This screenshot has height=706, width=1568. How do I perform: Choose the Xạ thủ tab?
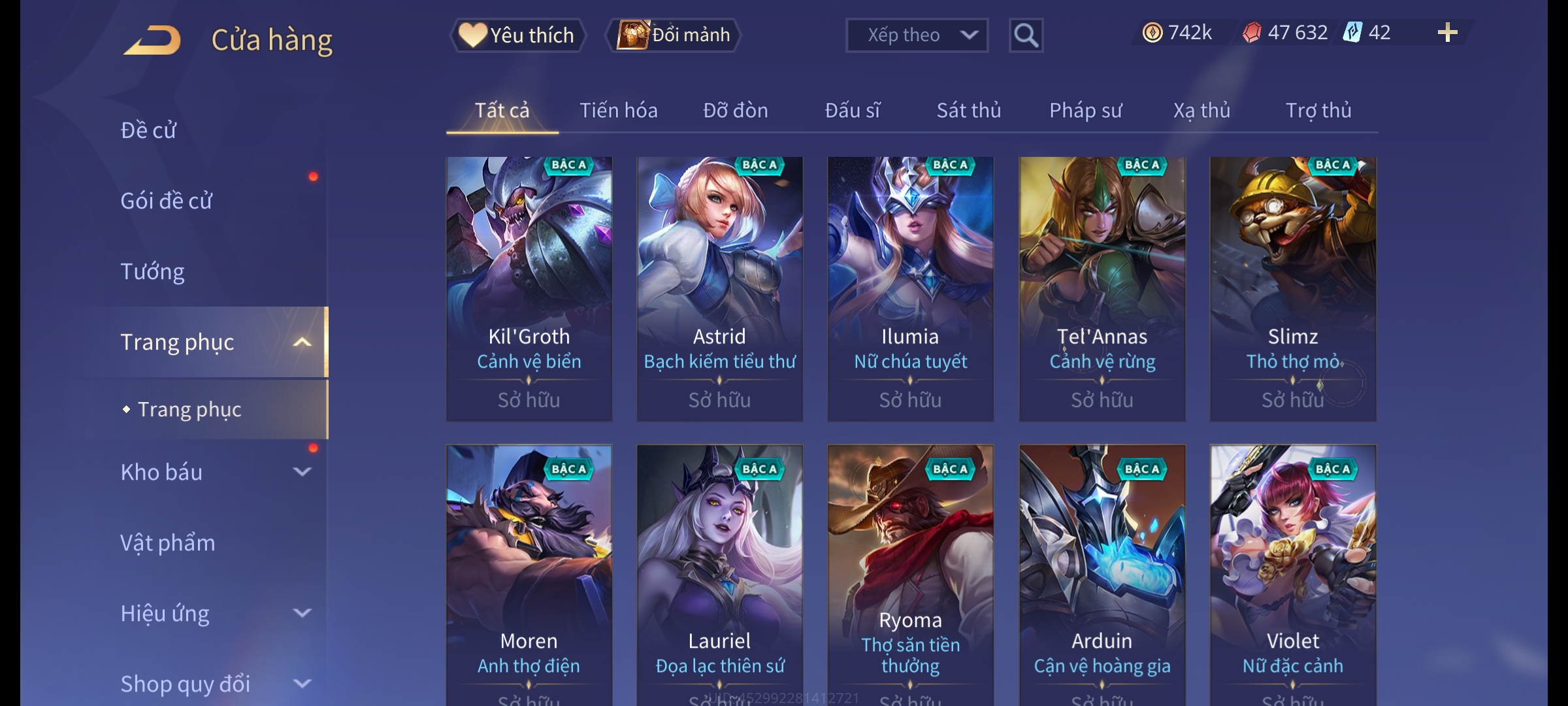click(1201, 110)
